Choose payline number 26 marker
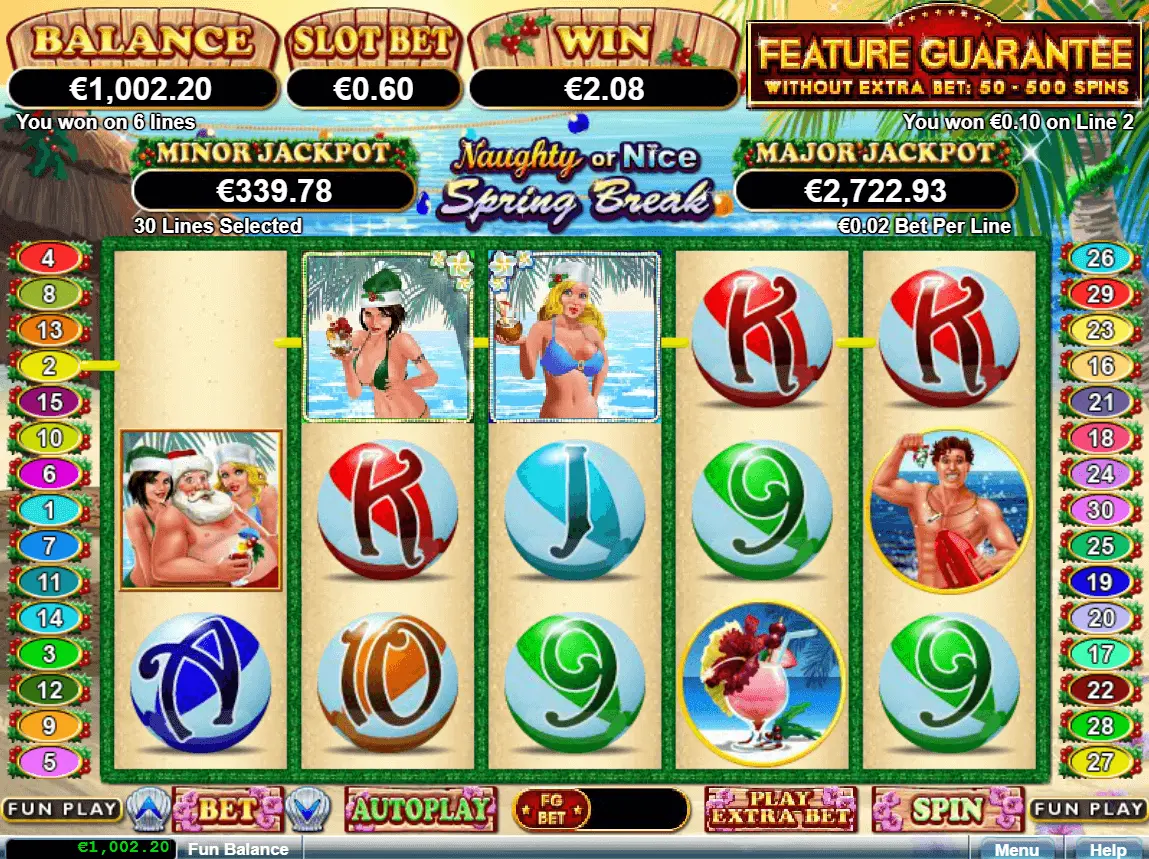The image size is (1149, 859). 1100,259
